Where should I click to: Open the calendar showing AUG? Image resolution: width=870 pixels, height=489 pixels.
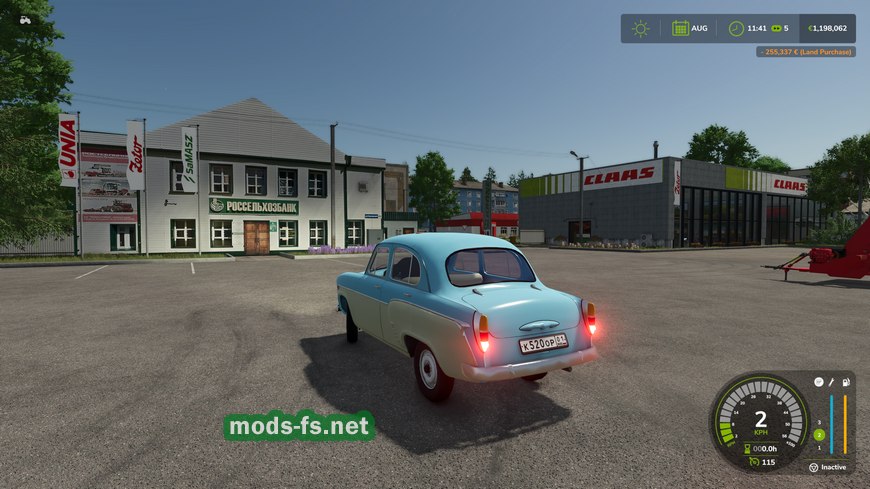[680, 28]
